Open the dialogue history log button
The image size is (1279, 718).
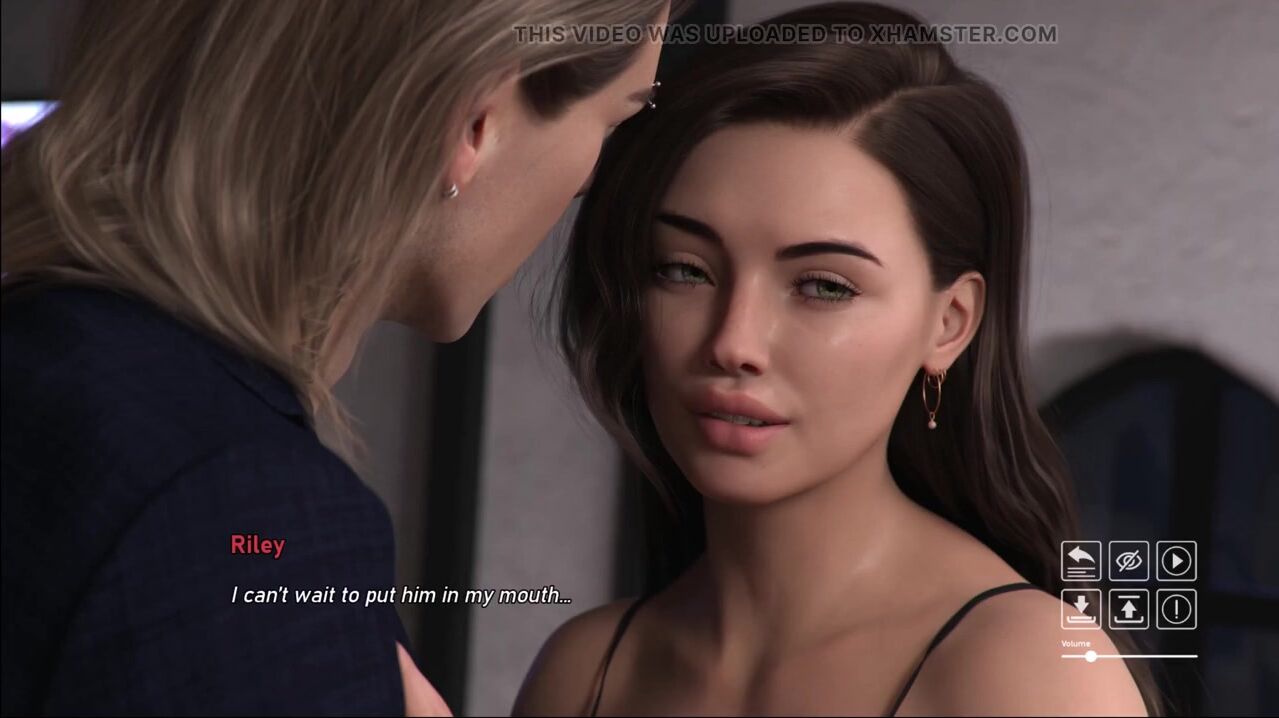[1081, 561]
